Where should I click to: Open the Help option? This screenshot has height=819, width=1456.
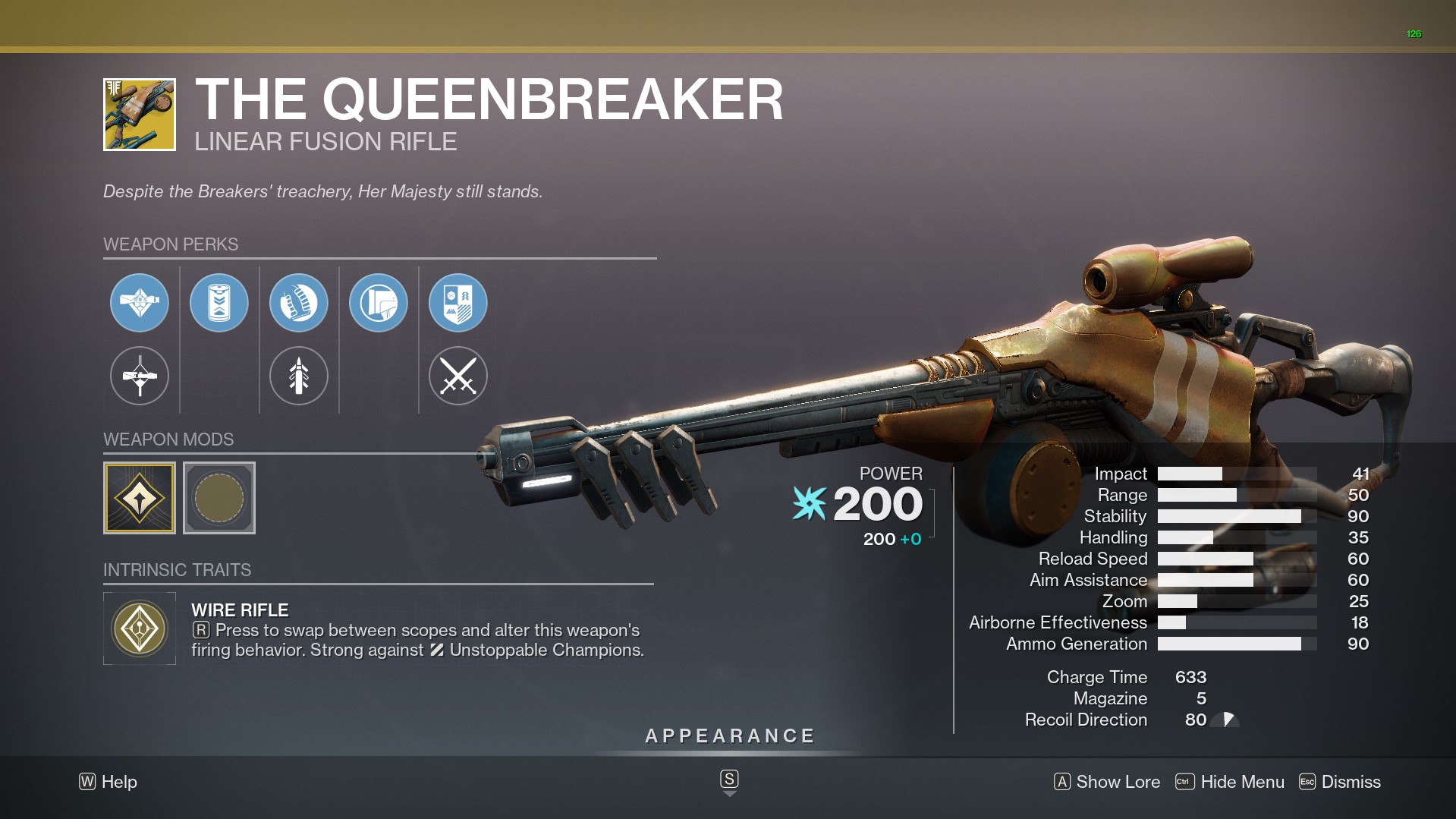pyautogui.click(x=108, y=782)
